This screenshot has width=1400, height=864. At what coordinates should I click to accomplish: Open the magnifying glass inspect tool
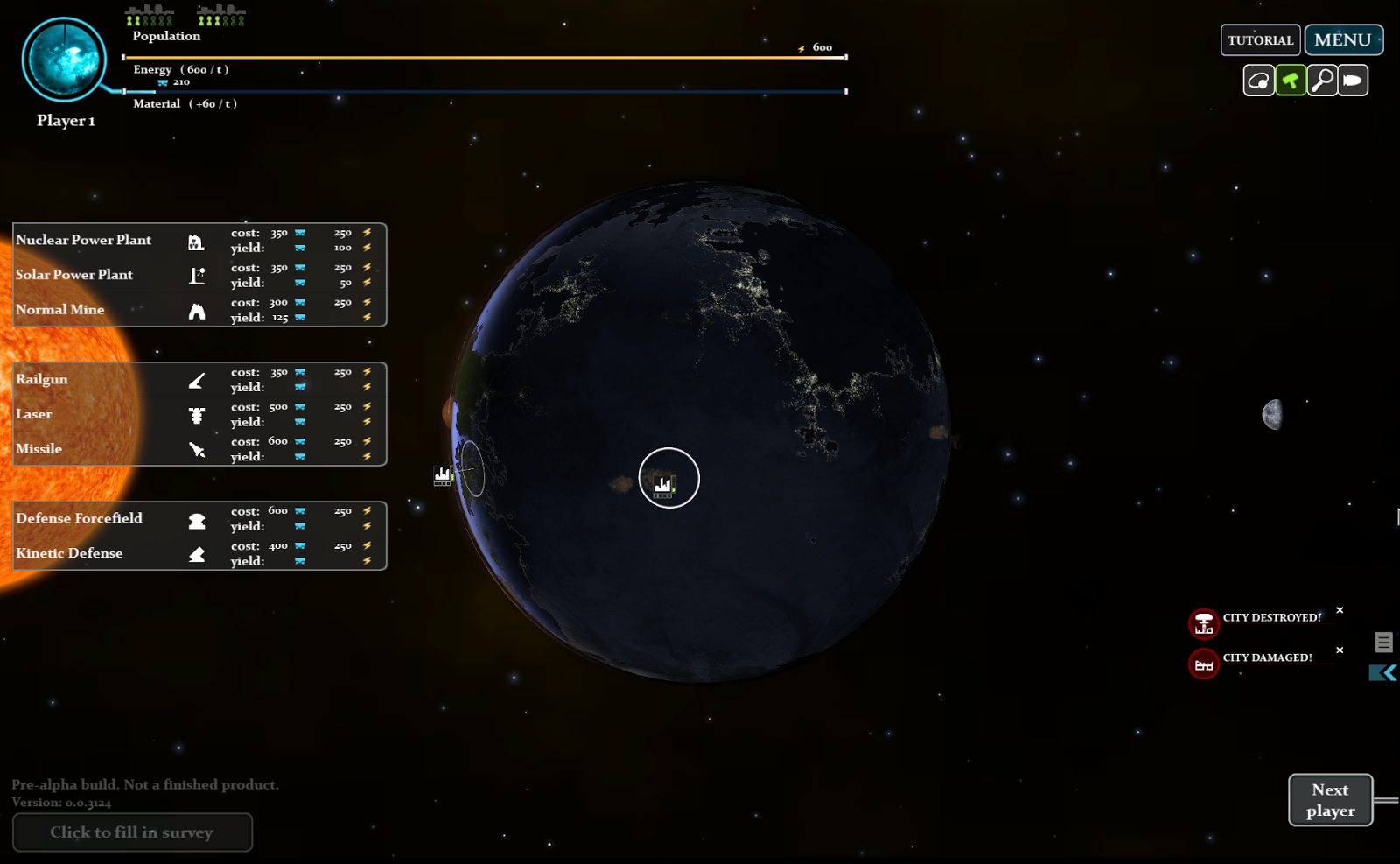pos(1321,81)
